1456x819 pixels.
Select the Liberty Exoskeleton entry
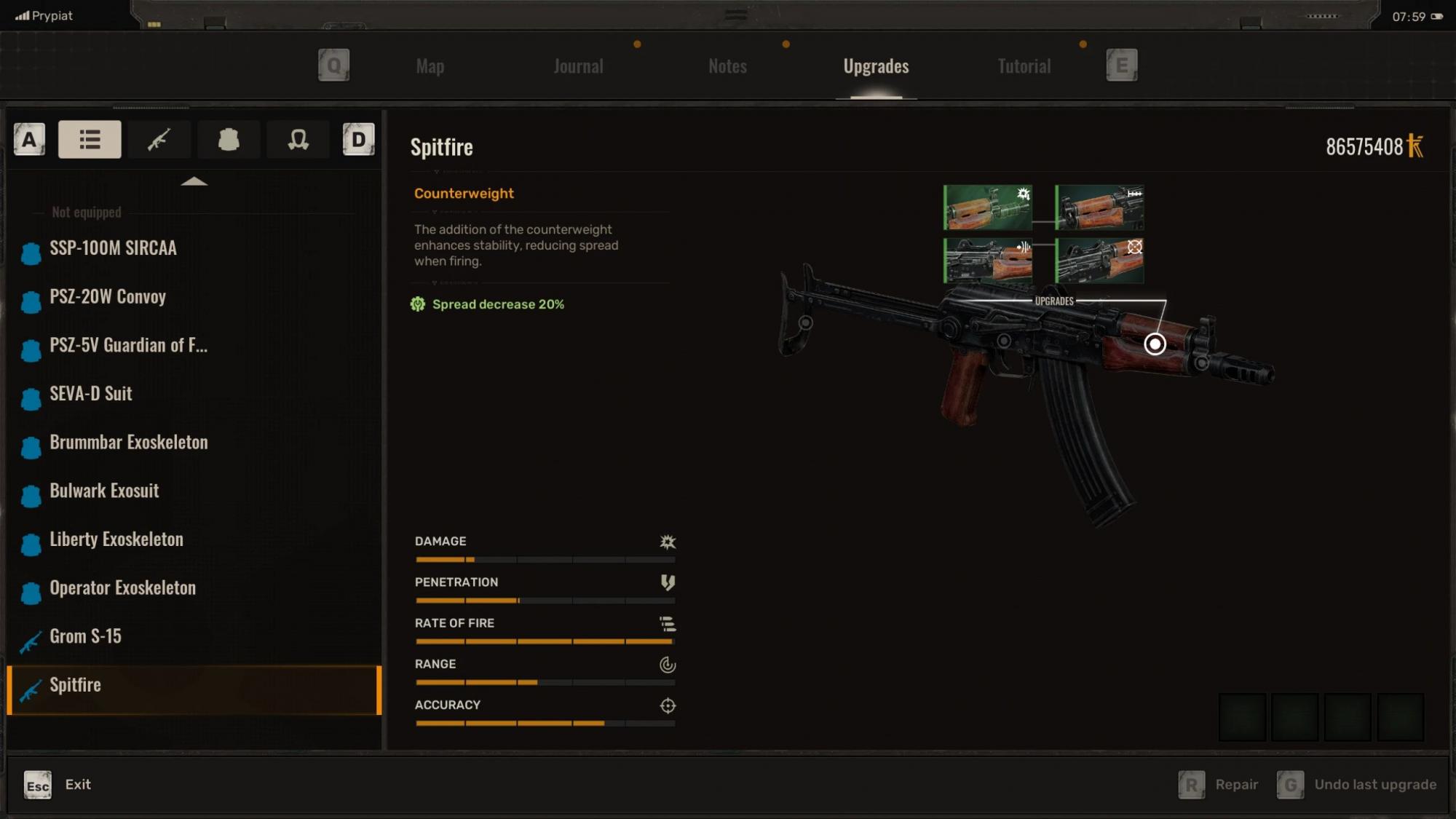click(116, 539)
